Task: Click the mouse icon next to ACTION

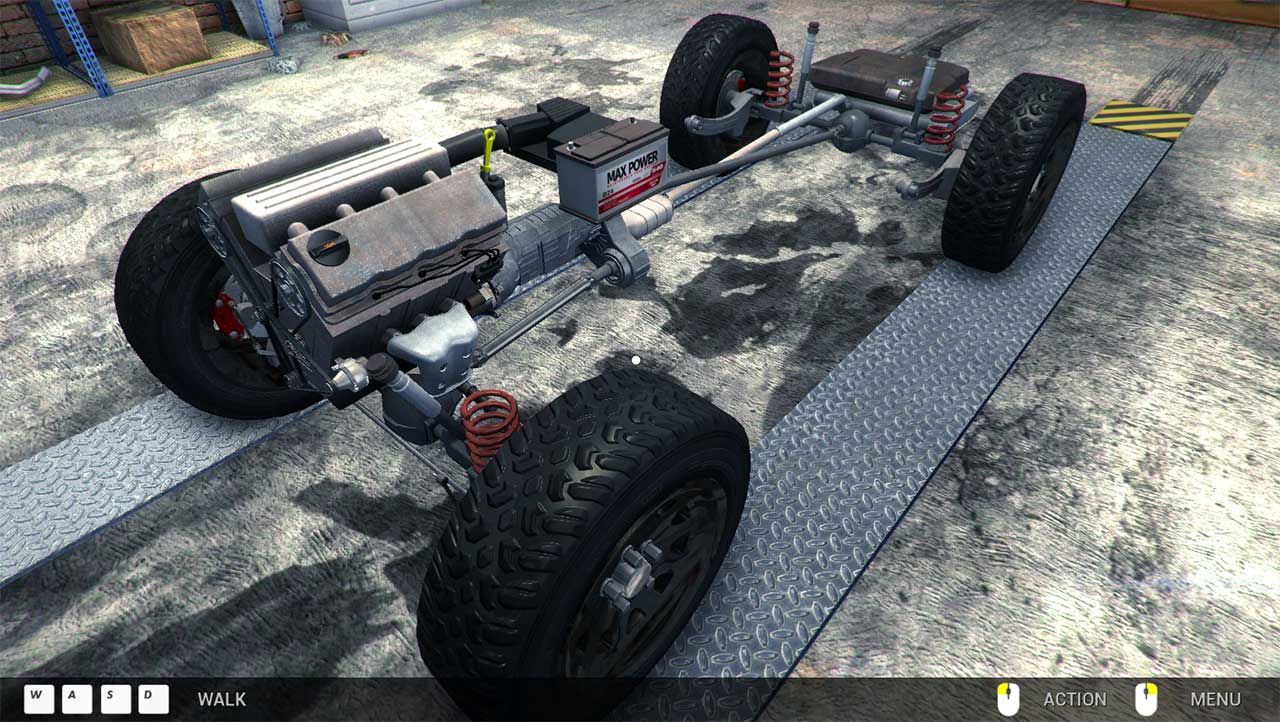Action: click(x=1010, y=699)
